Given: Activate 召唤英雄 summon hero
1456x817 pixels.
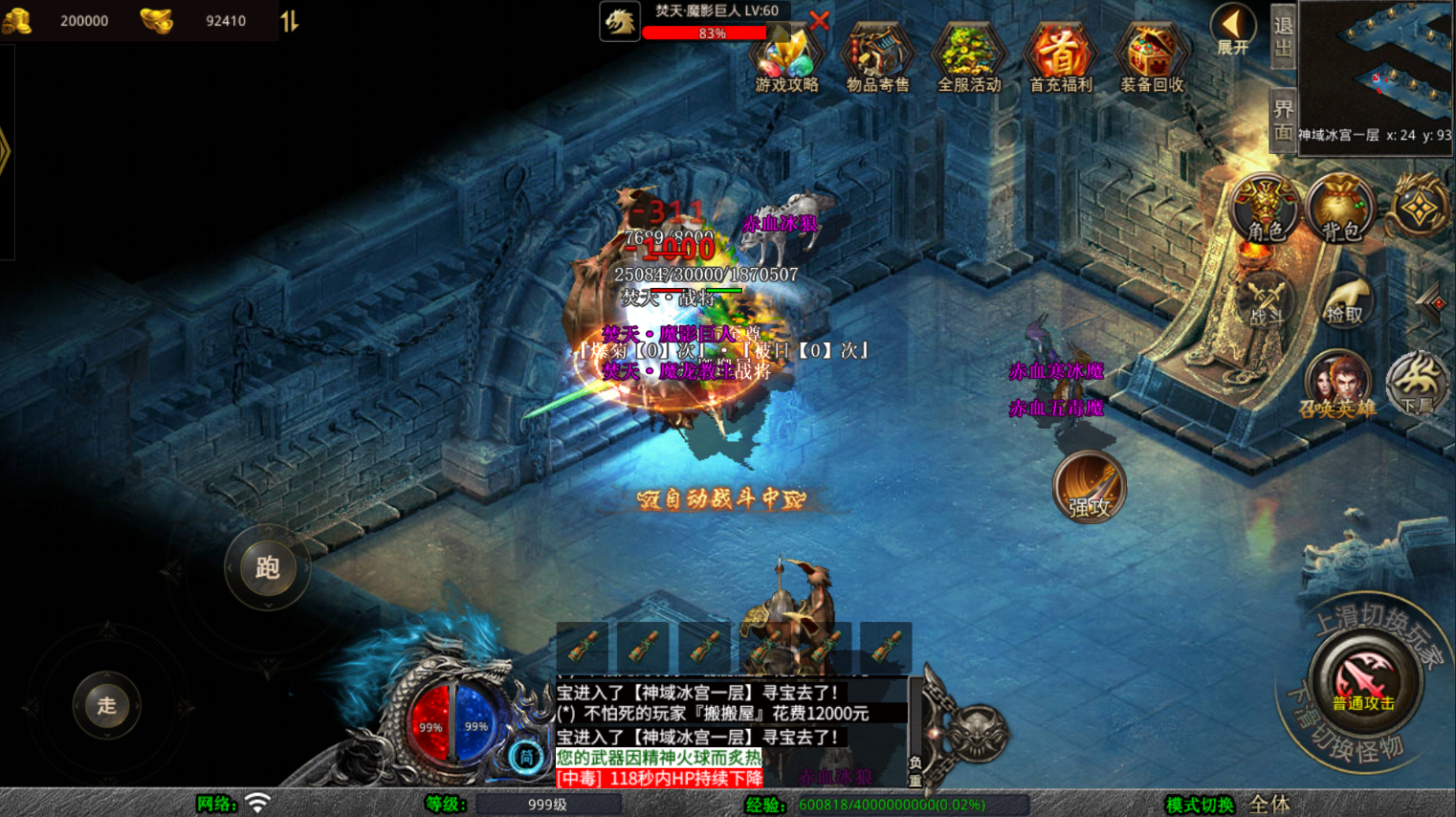Looking at the screenshot, I should point(1337,385).
